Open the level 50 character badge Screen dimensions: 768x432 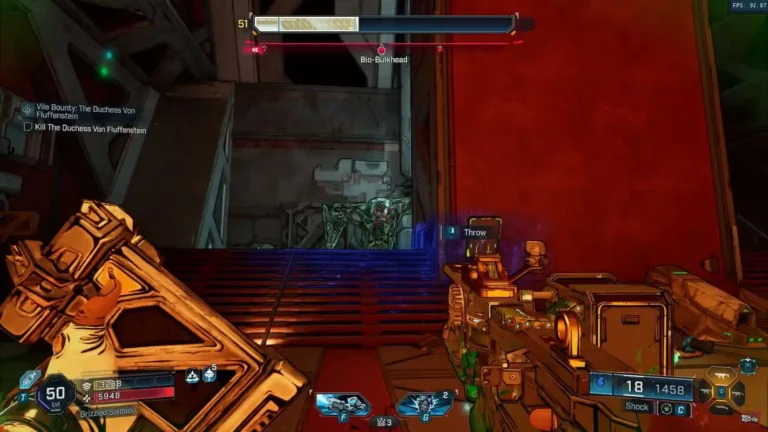(56, 393)
